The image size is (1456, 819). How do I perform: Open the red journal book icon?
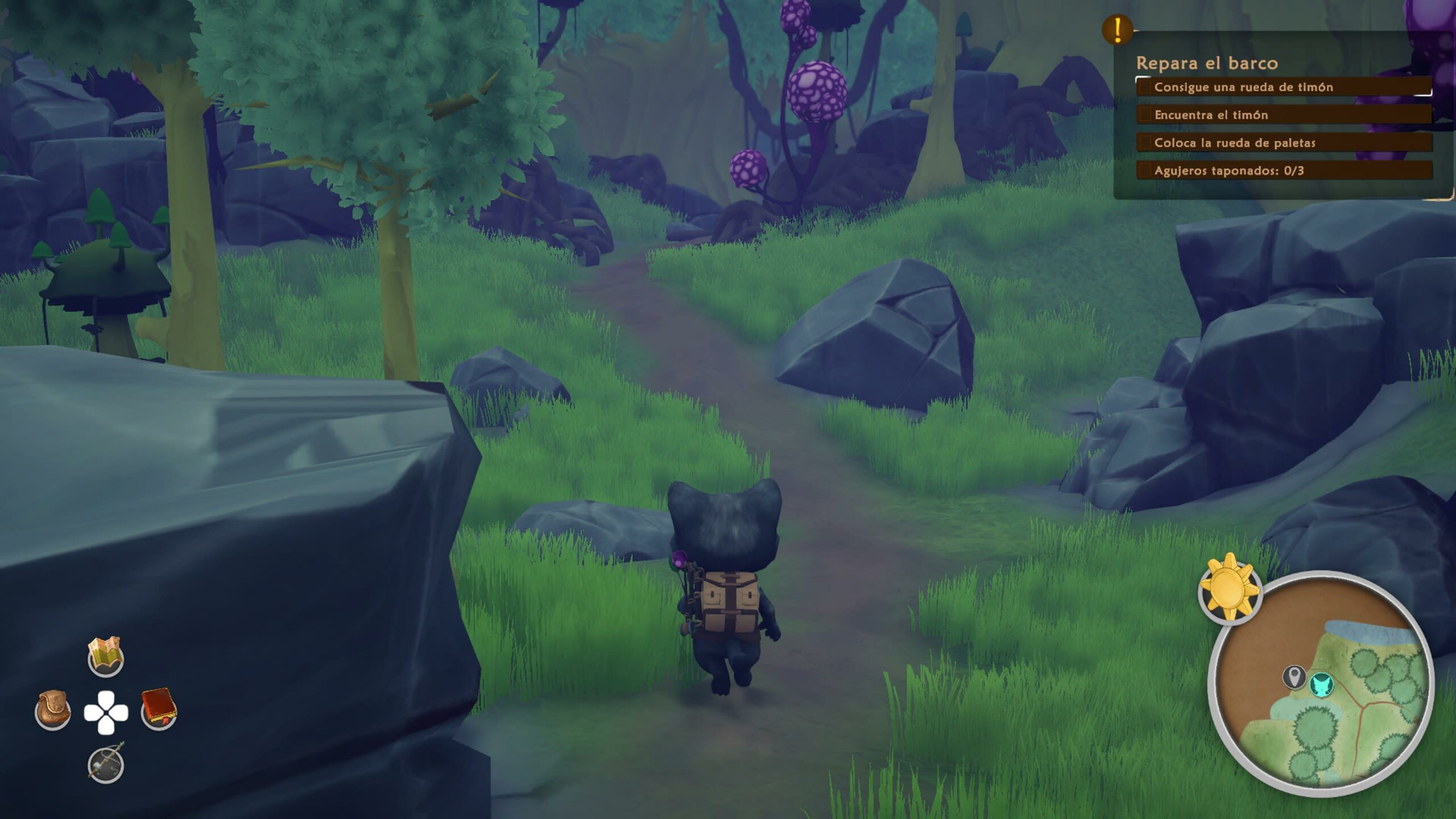pos(159,708)
